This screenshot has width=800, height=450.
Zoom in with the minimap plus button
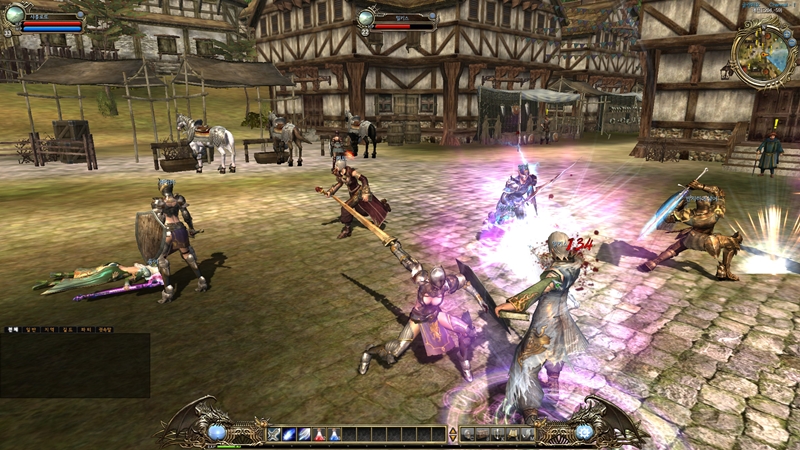coord(786,33)
